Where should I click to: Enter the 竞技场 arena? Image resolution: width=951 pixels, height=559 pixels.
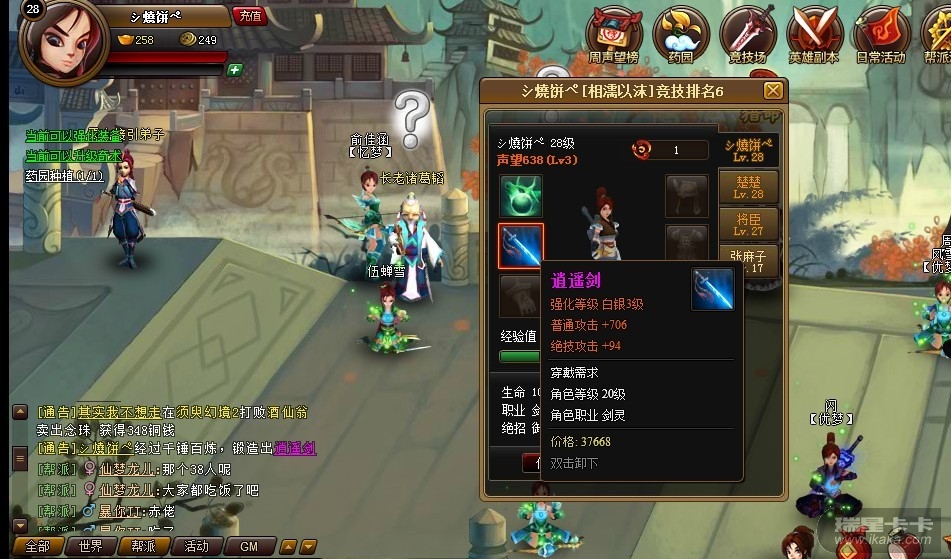(746, 34)
